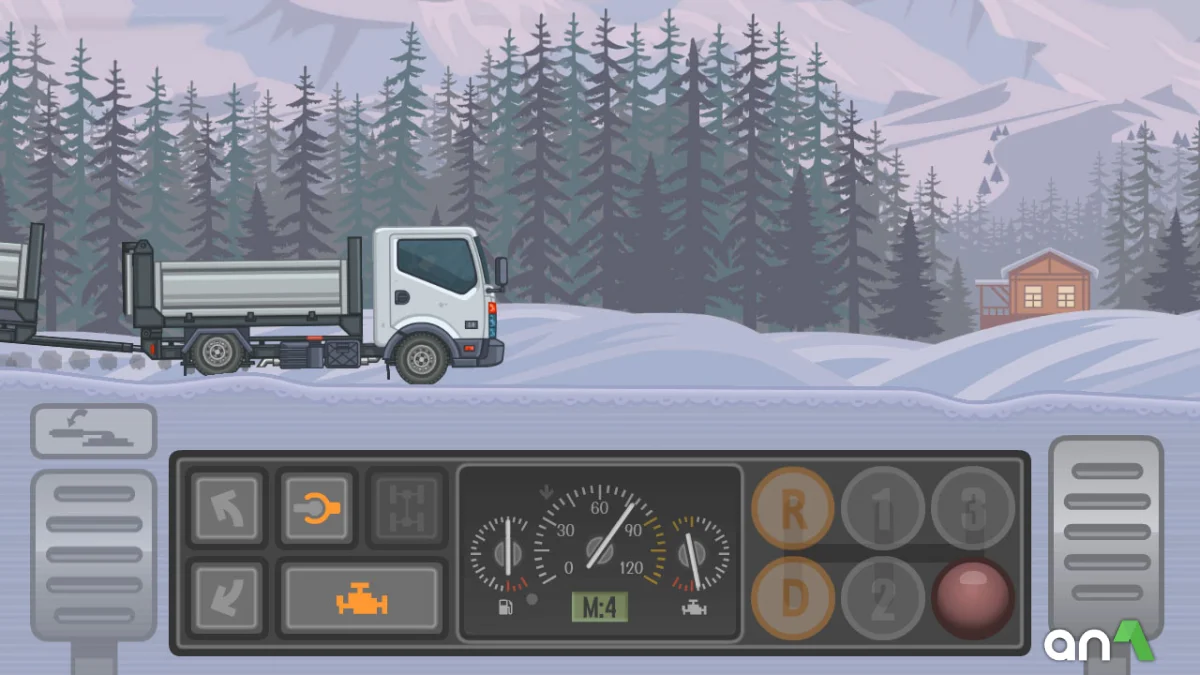The width and height of the screenshot is (1200, 675).
Task: Shift into gear 3
Action: pos(972,509)
